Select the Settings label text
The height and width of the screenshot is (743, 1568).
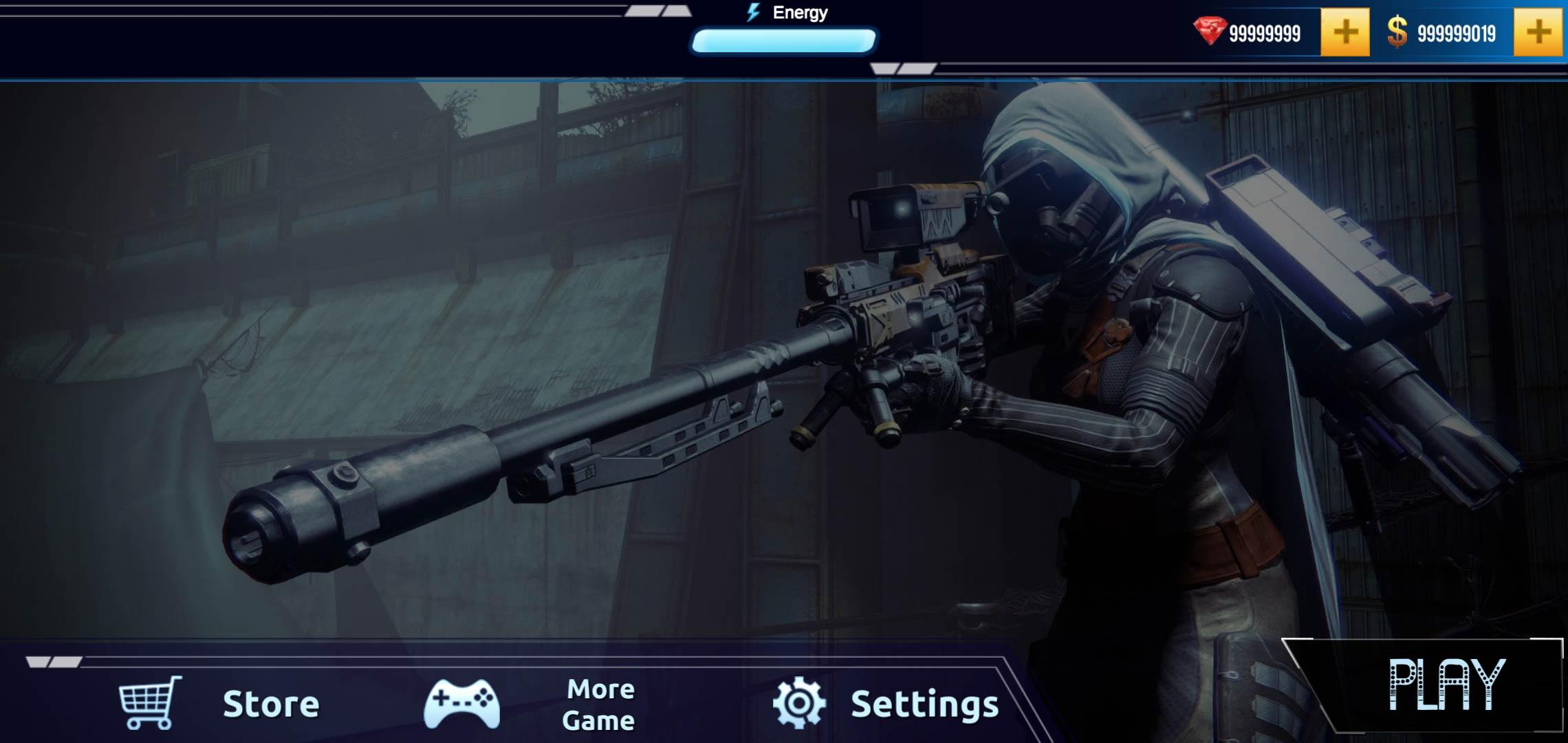925,703
